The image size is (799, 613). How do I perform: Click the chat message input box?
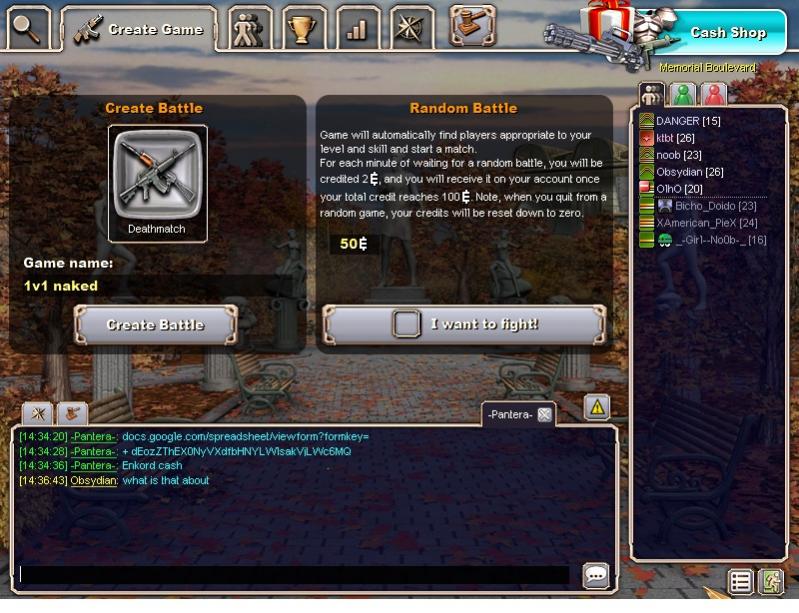click(x=295, y=575)
